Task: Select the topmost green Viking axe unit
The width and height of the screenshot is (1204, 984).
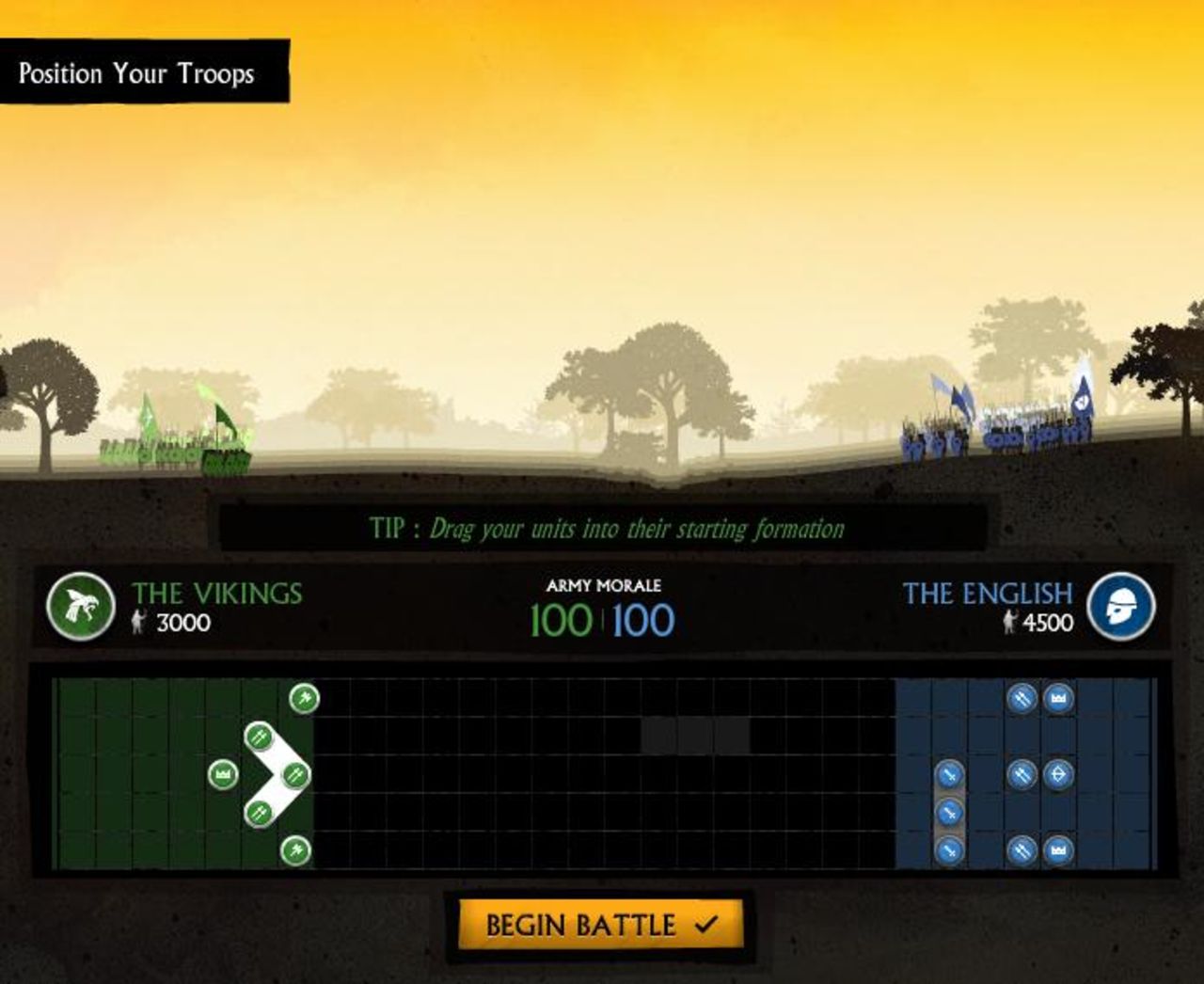Action: coord(304,698)
